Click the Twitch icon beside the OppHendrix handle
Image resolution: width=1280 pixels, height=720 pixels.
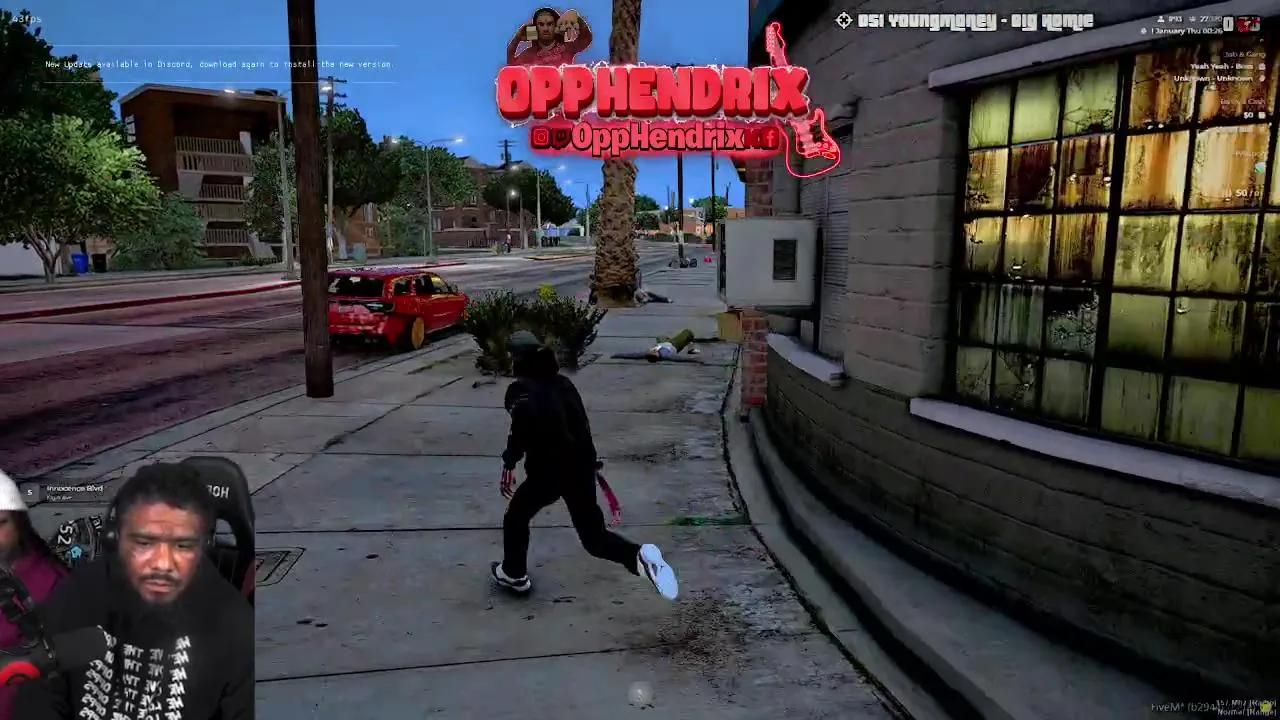(561, 136)
